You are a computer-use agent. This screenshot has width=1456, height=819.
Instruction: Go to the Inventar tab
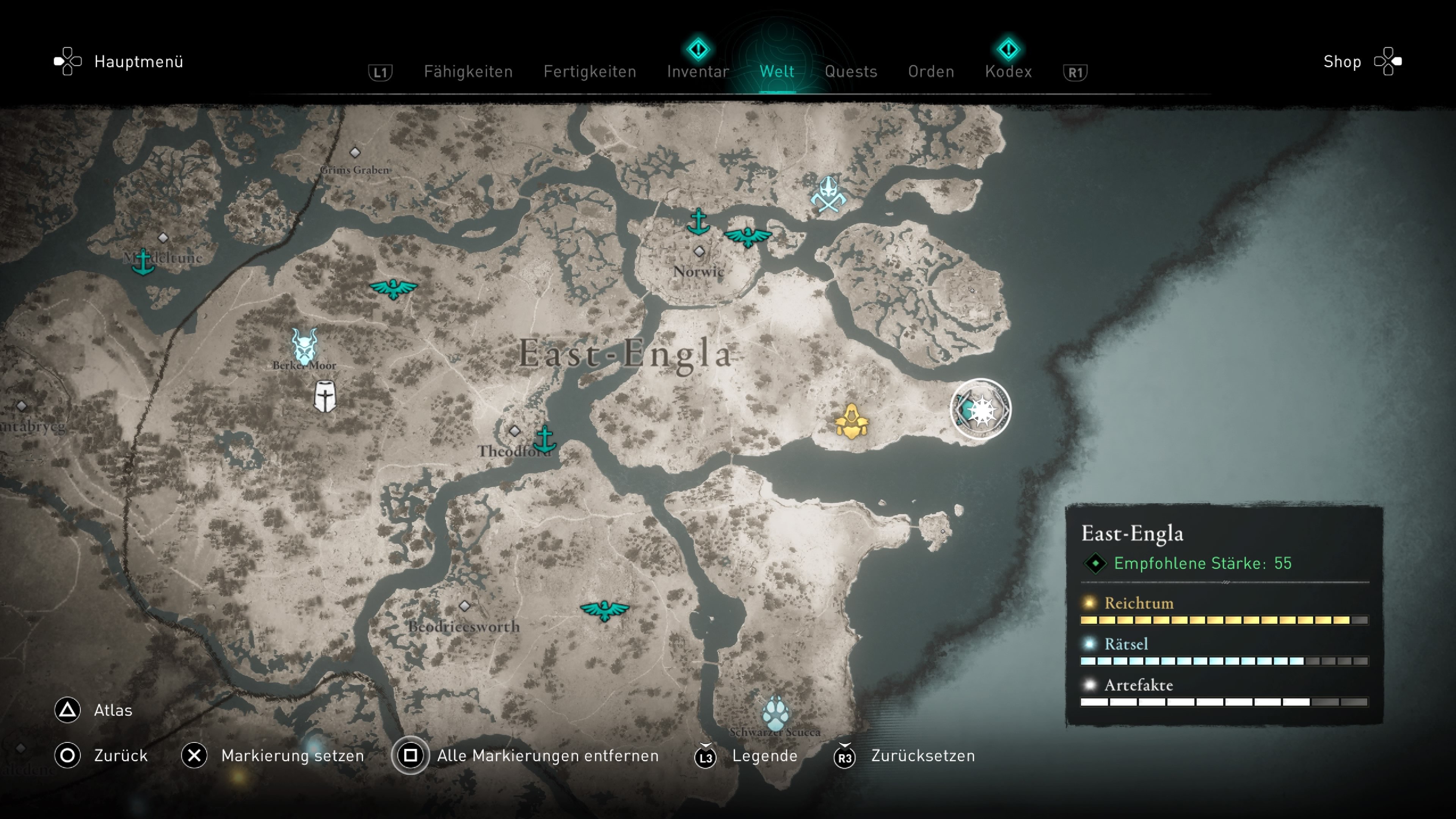click(x=698, y=72)
